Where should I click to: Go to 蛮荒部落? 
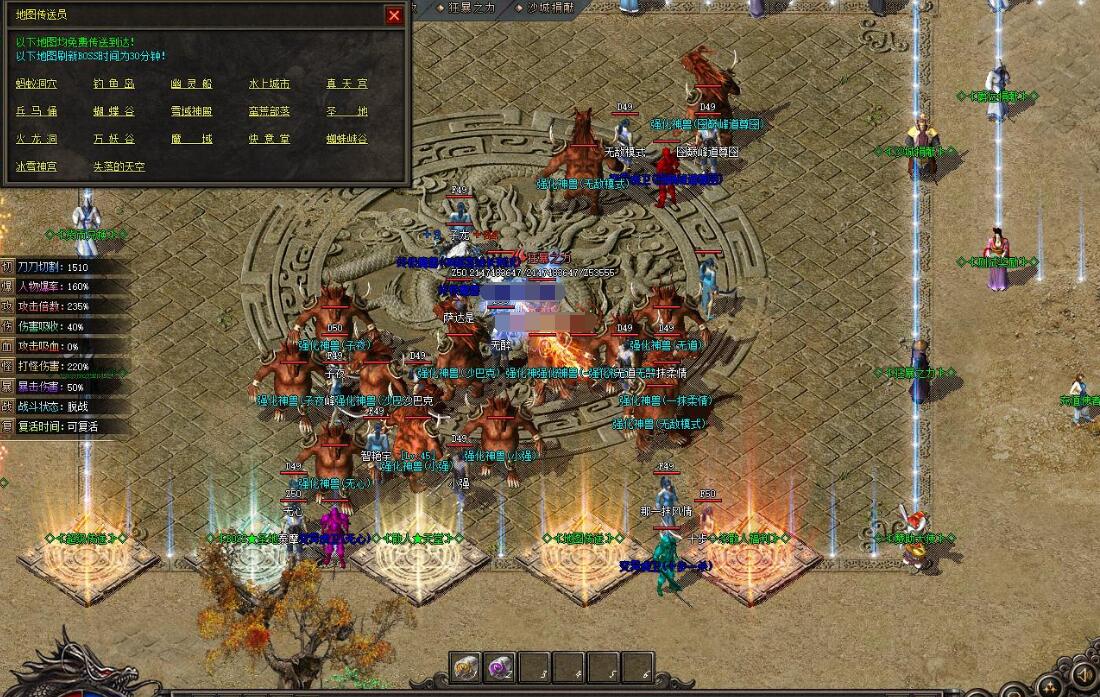[x=269, y=112]
